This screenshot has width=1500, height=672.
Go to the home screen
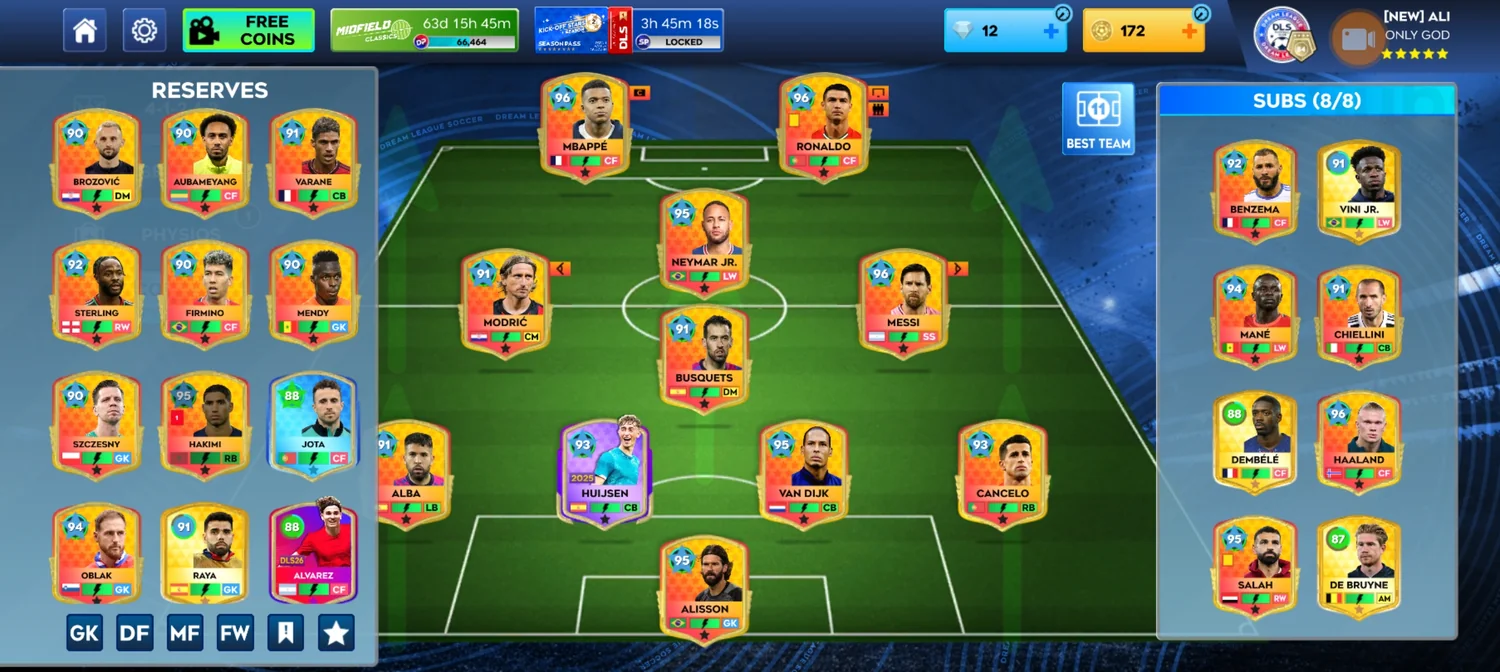(85, 31)
